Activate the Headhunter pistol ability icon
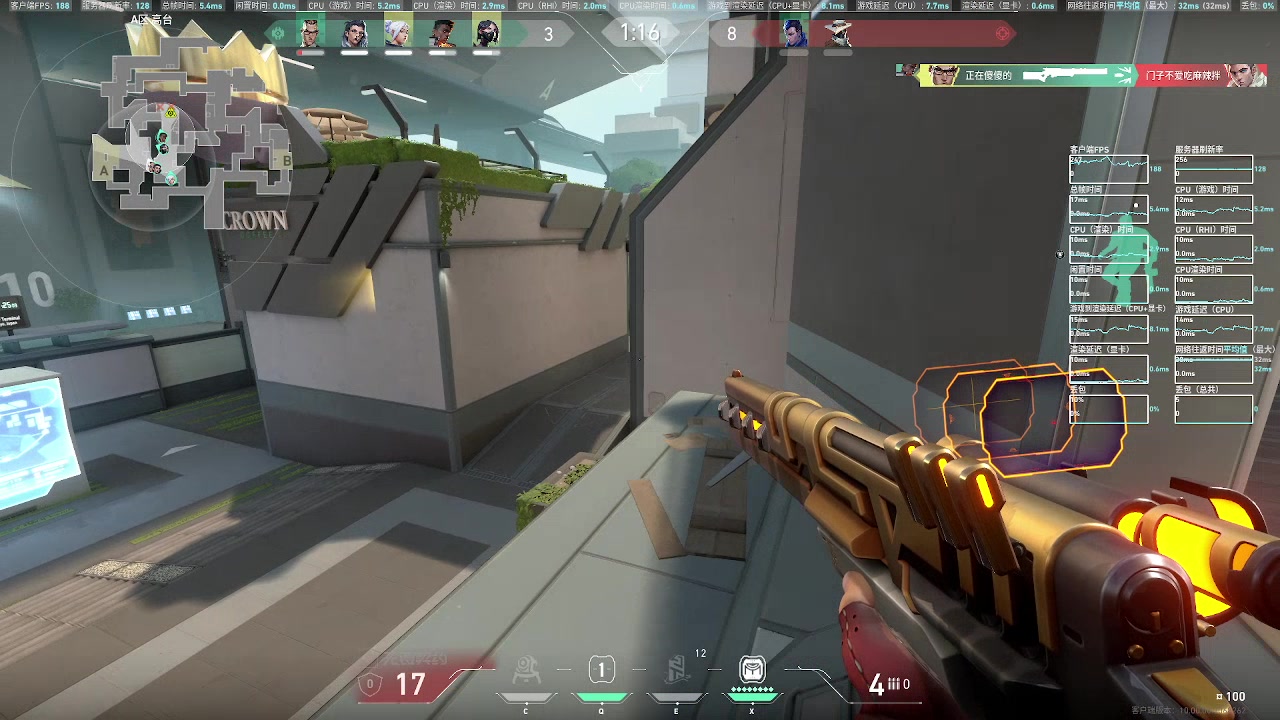This screenshot has width=1280, height=720. 600,671
